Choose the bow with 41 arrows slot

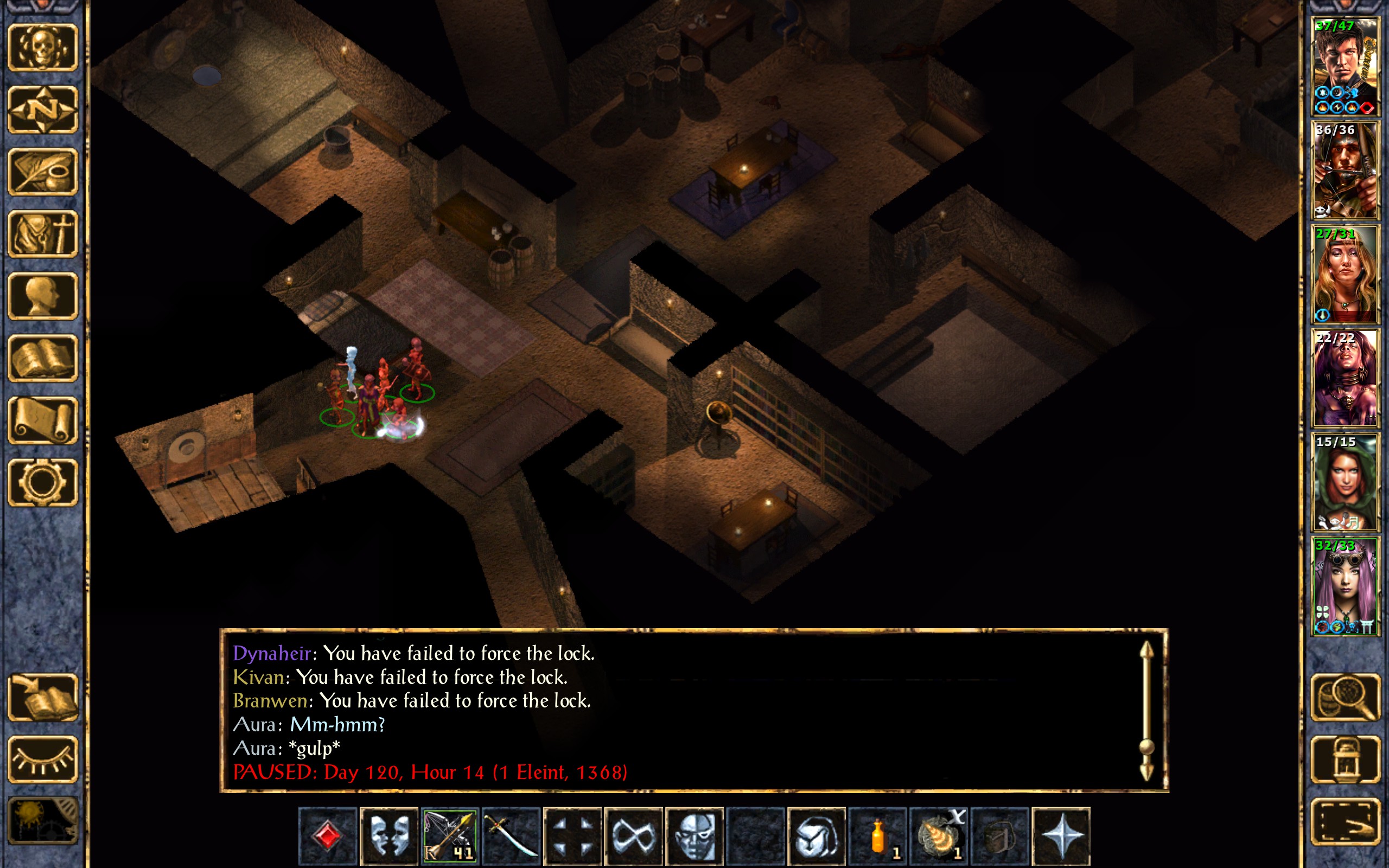pyautogui.click(x=449, y=836)
